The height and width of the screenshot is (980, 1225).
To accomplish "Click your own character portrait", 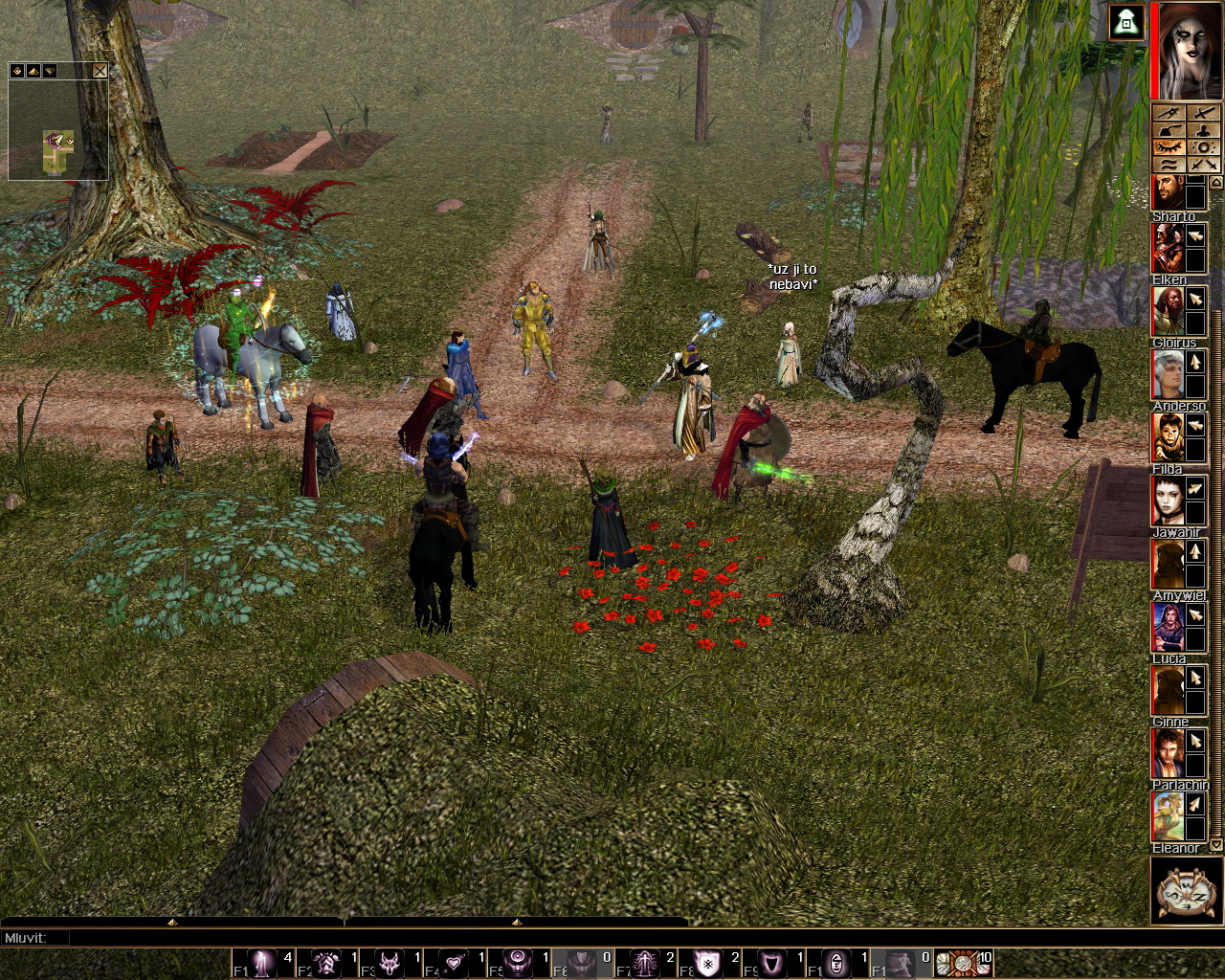I will point(1187,50).
